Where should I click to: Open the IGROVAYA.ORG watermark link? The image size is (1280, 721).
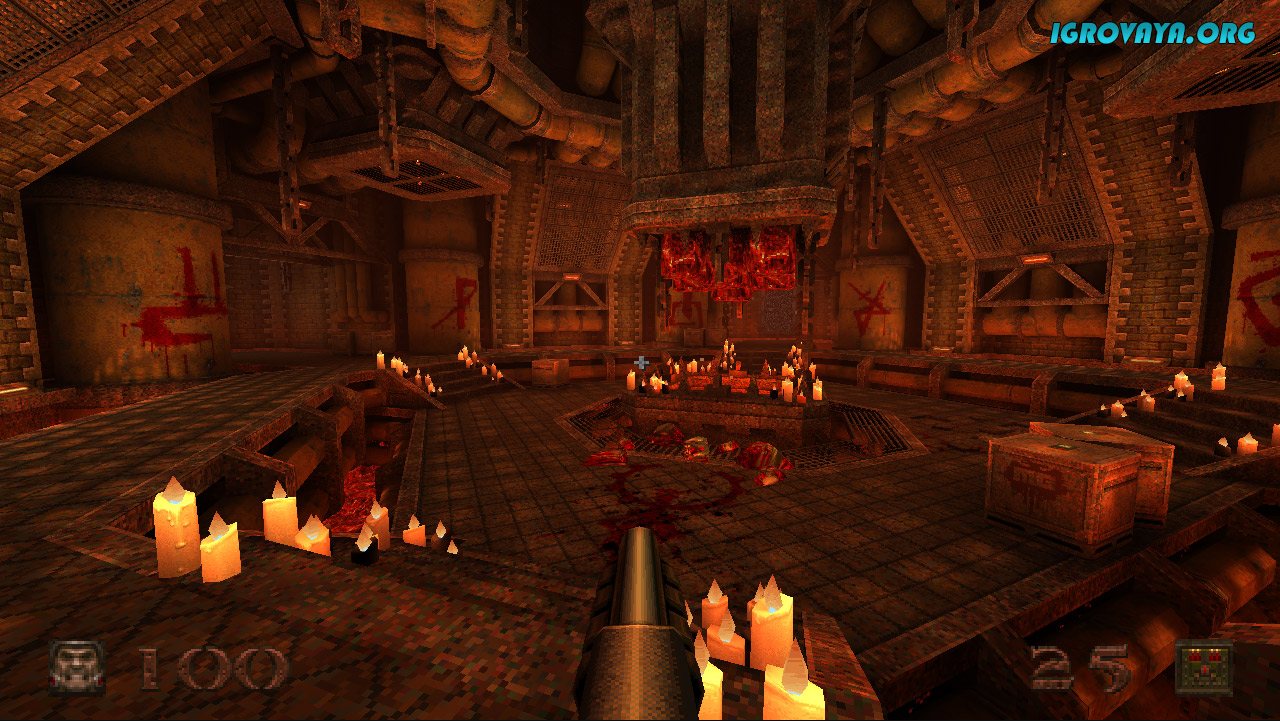click(x=1152, y=33)
